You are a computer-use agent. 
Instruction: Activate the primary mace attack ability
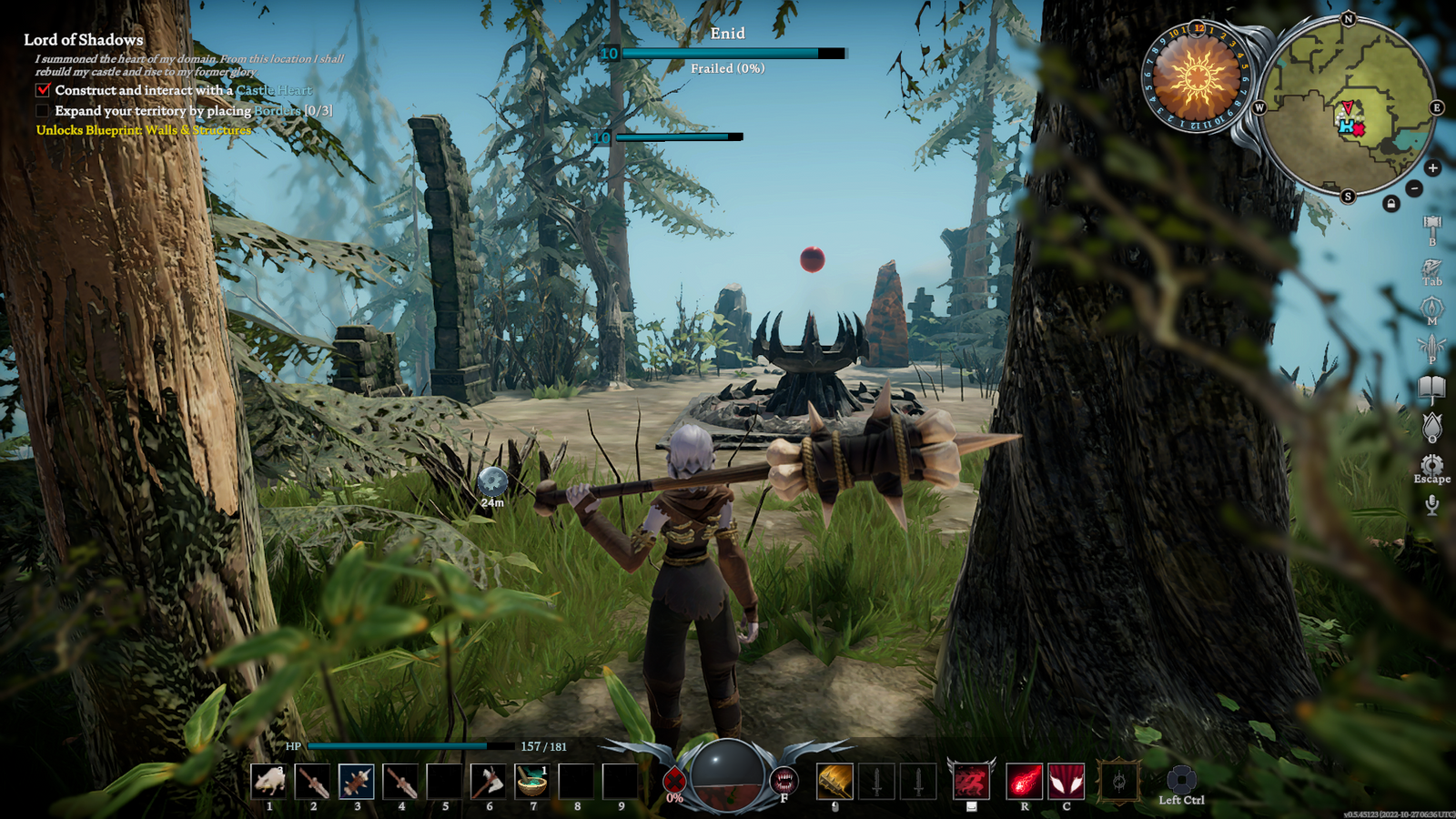[x=834, y=781]
